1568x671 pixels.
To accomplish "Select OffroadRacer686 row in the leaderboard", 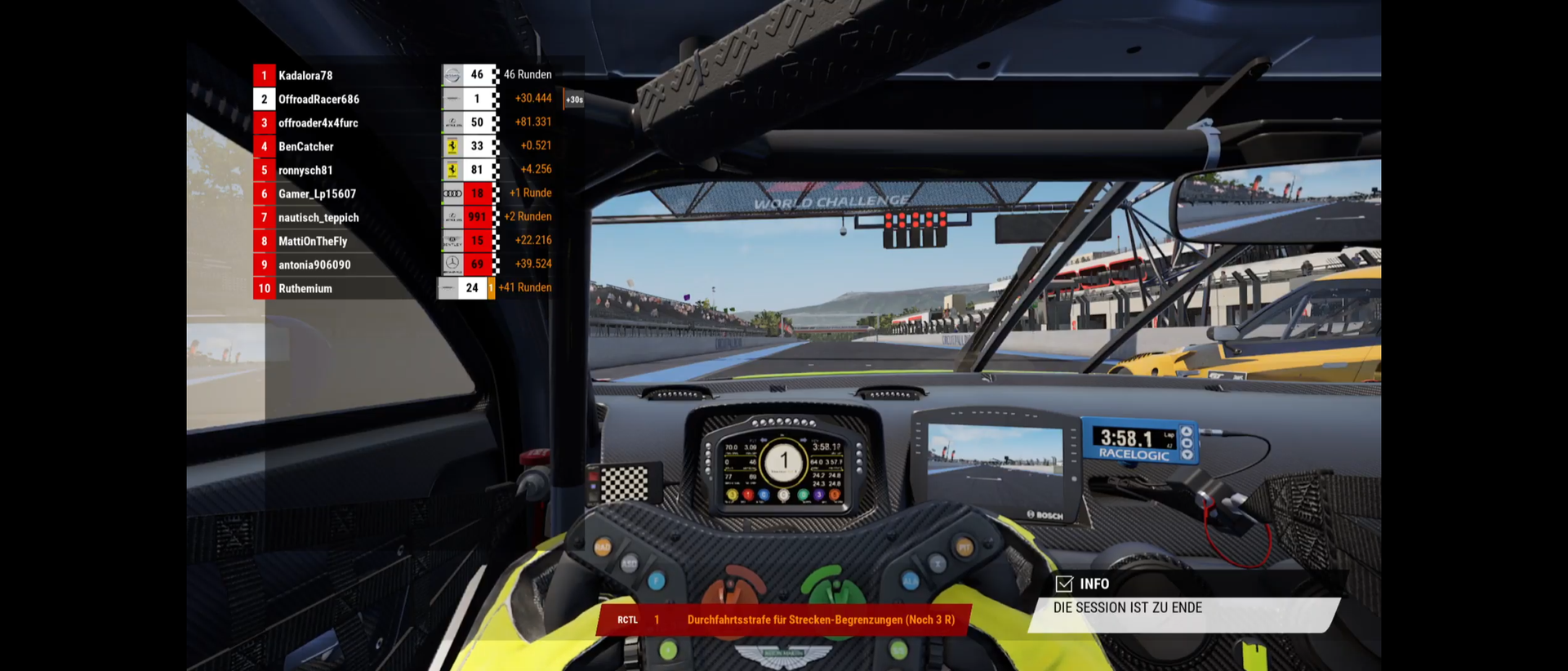I will pyautogui.click(x=318, y=100).
